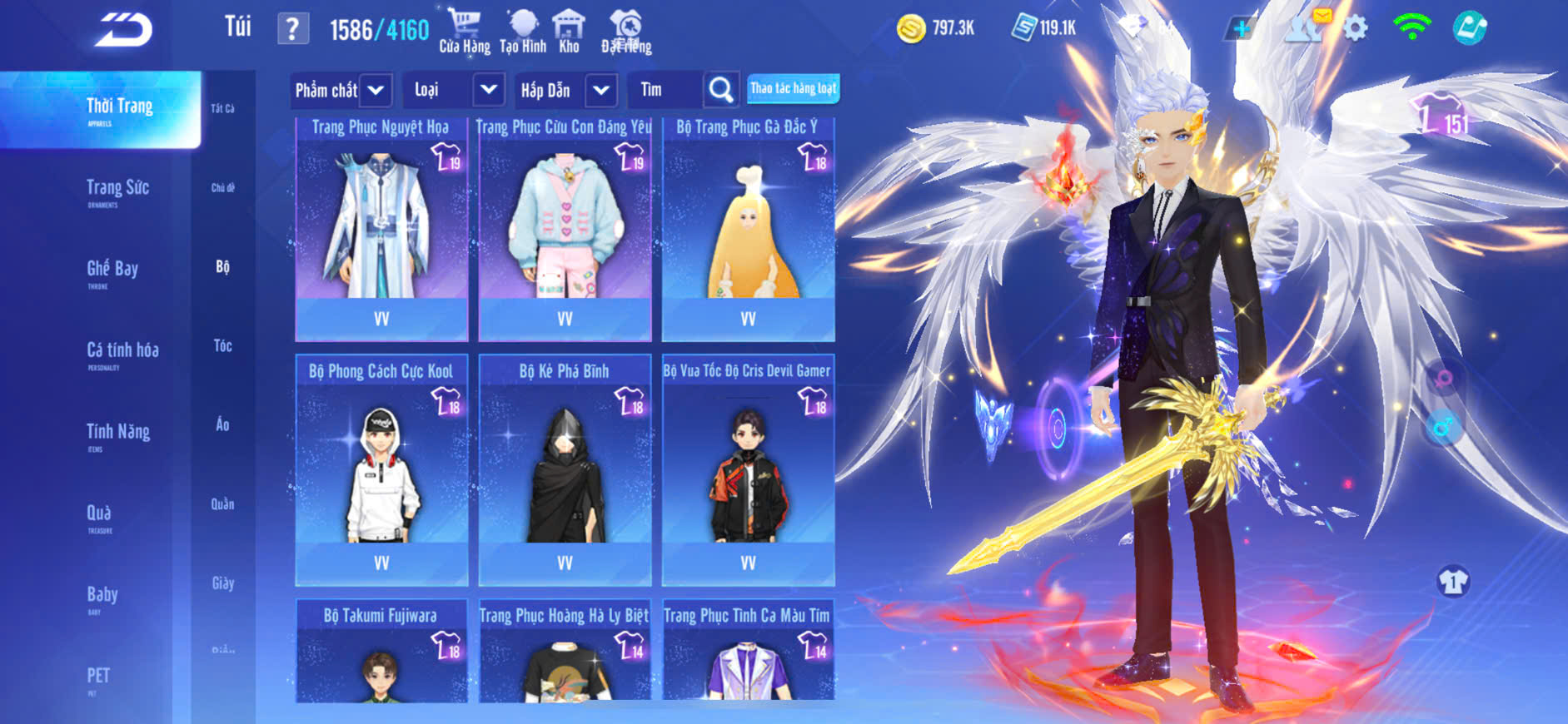
Task: Select Trang Phục Nguyệt Họa outfit
Action: coord(381,228)
